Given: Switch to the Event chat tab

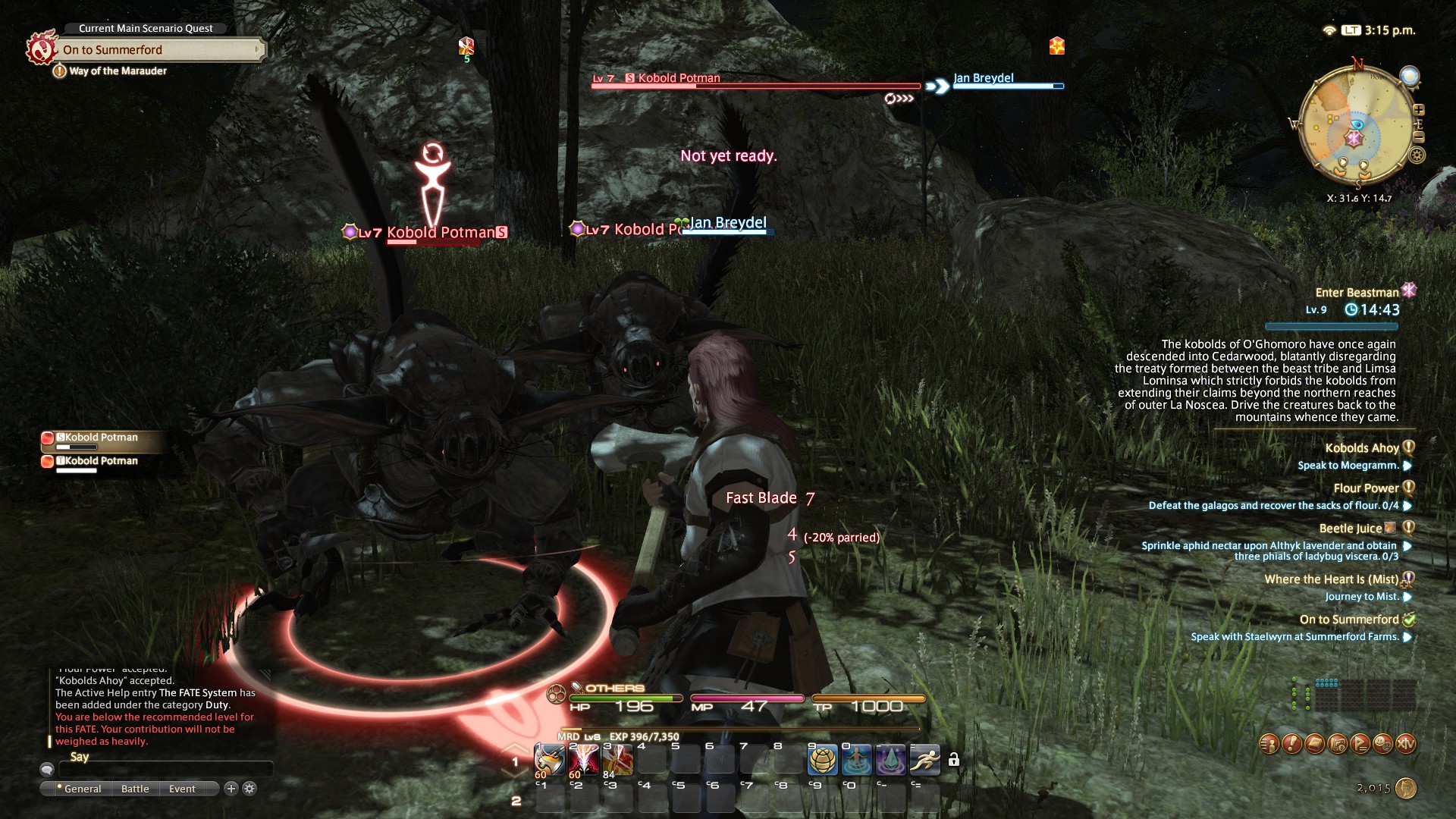Looking at the screenshot, I should click(x=182, y=789).
